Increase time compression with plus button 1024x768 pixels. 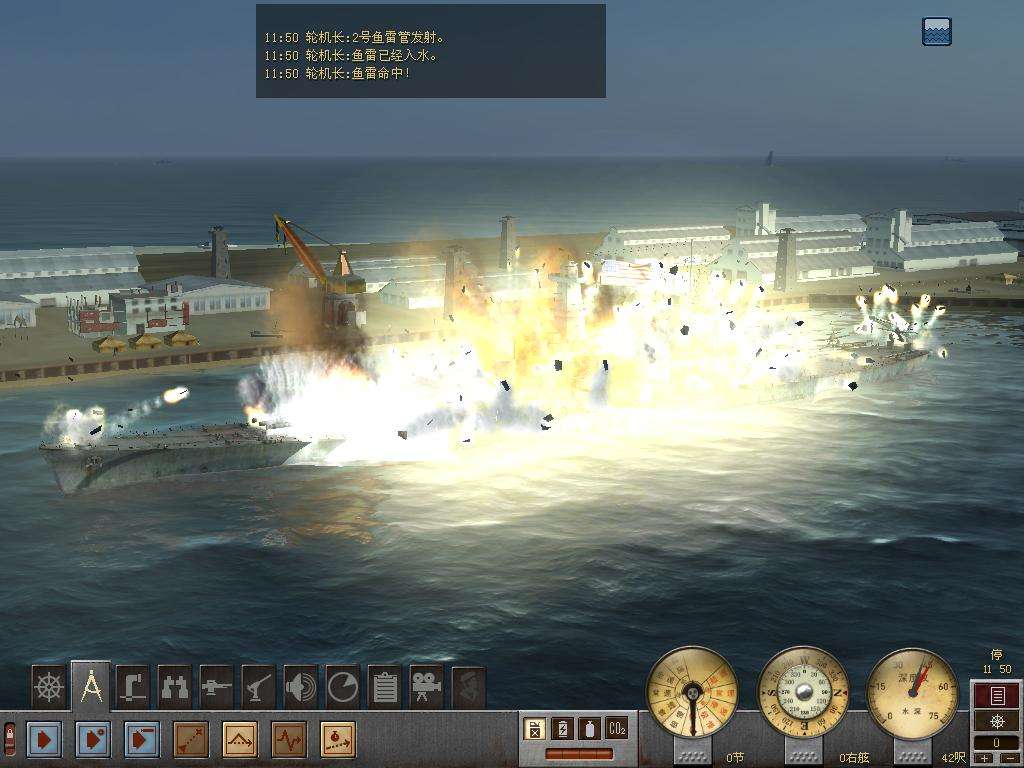point(986,759)
